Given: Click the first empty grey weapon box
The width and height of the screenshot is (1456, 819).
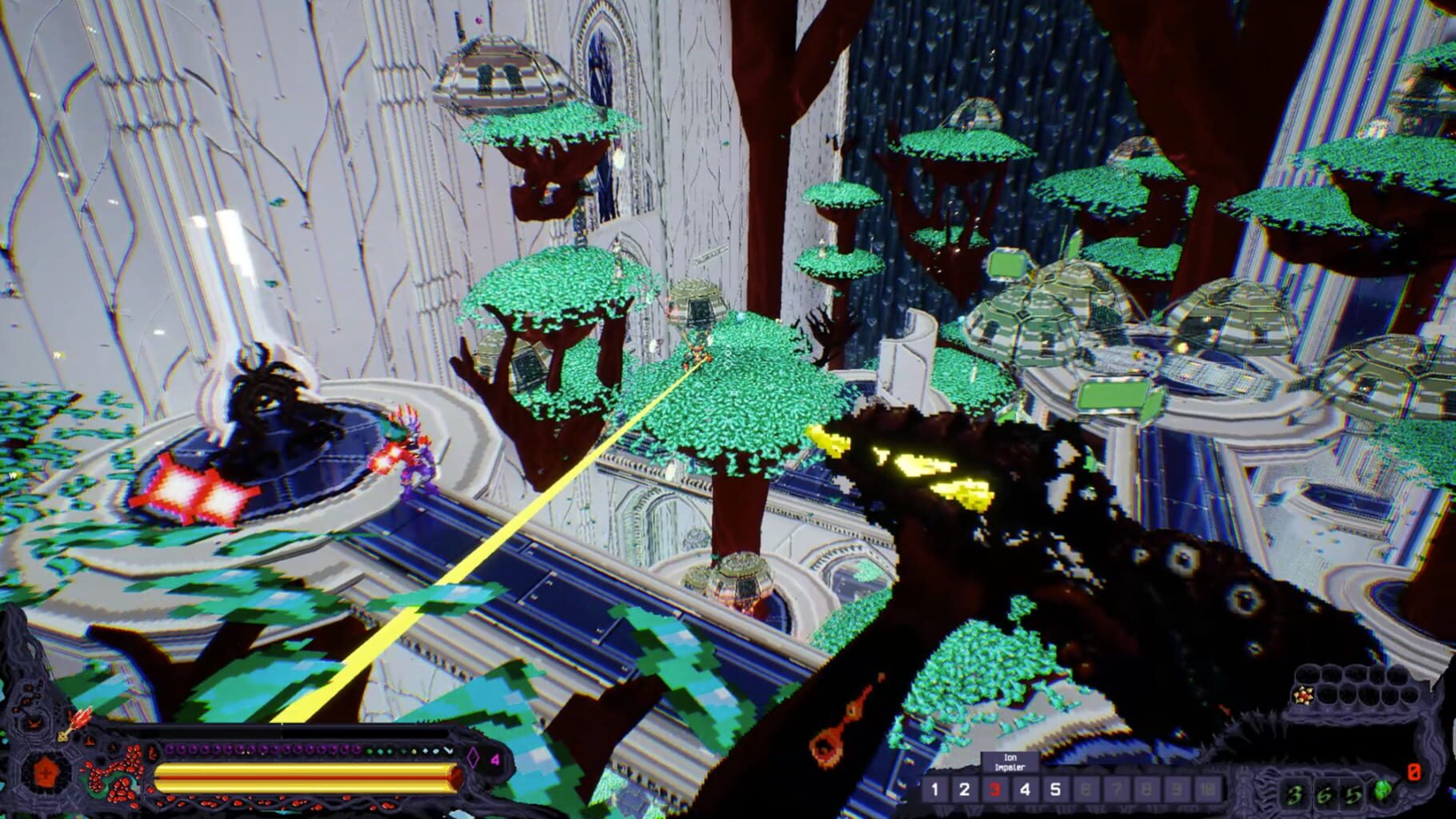Looking at the screenshot, I should tap(1086, 789).
